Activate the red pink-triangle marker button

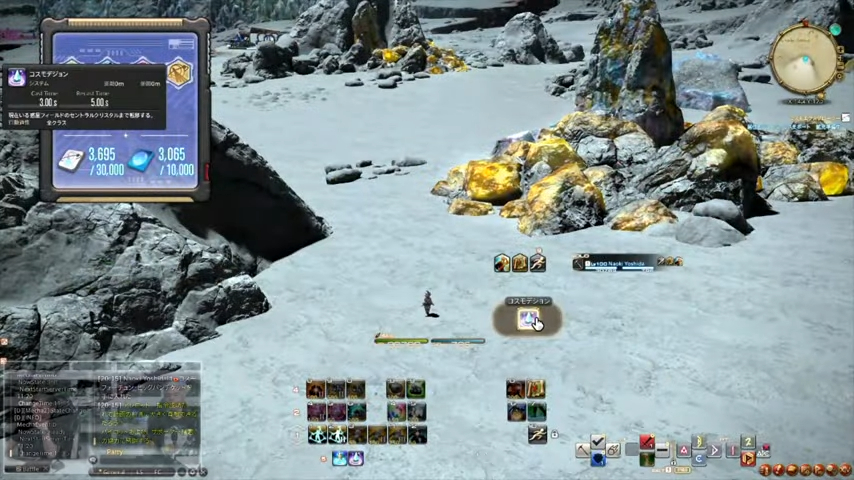tap(684, 451)
